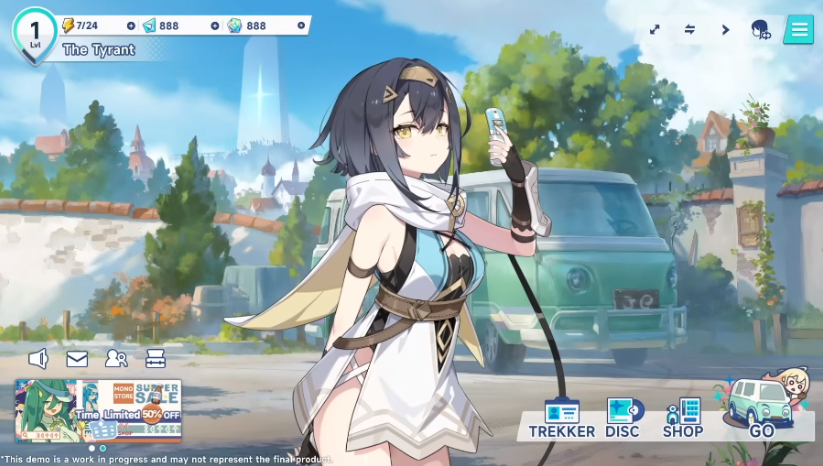Open the mailbox envelope icon

[x=77, y=358]
